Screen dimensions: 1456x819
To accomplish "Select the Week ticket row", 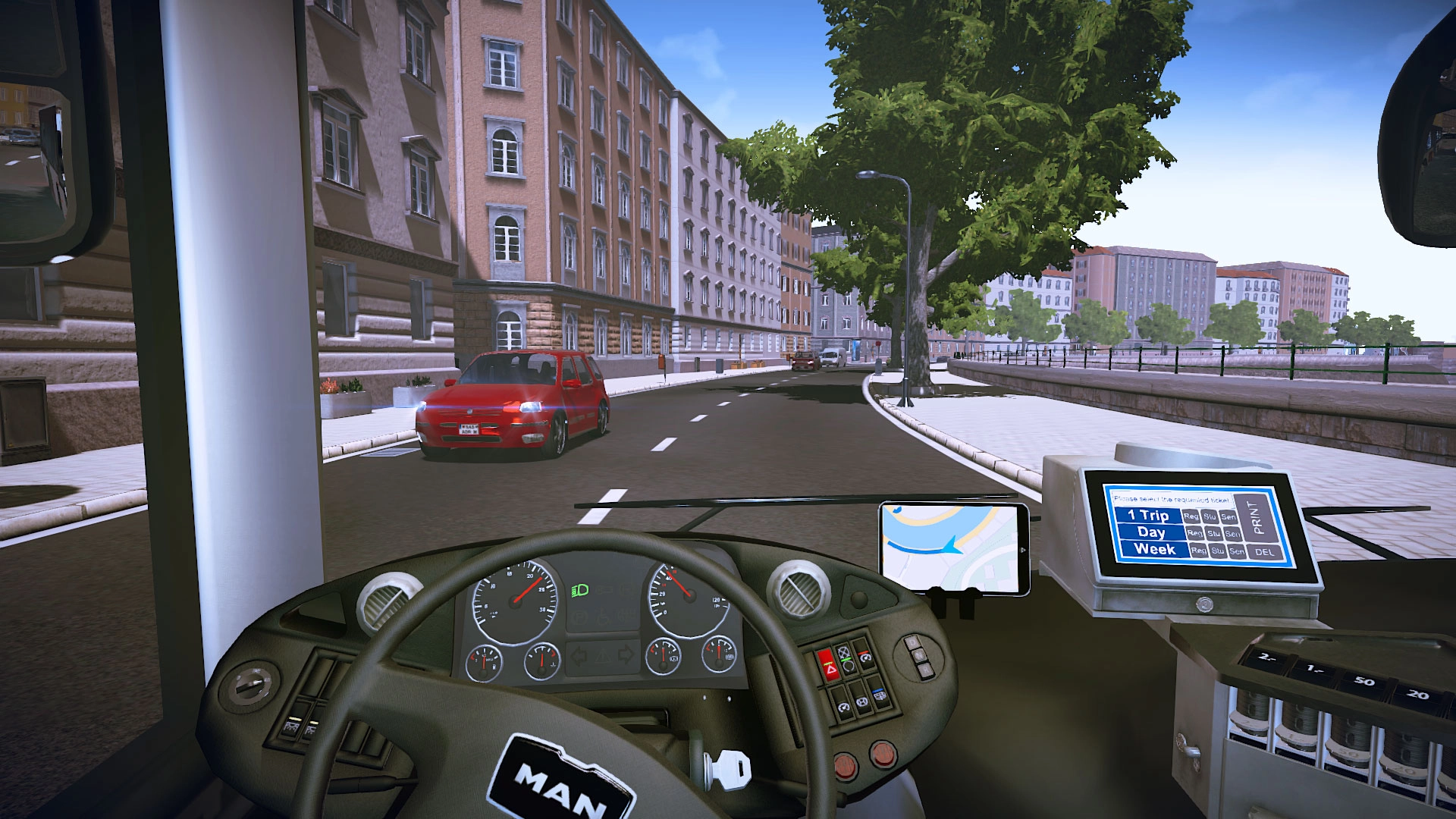I will [1153, 550].
